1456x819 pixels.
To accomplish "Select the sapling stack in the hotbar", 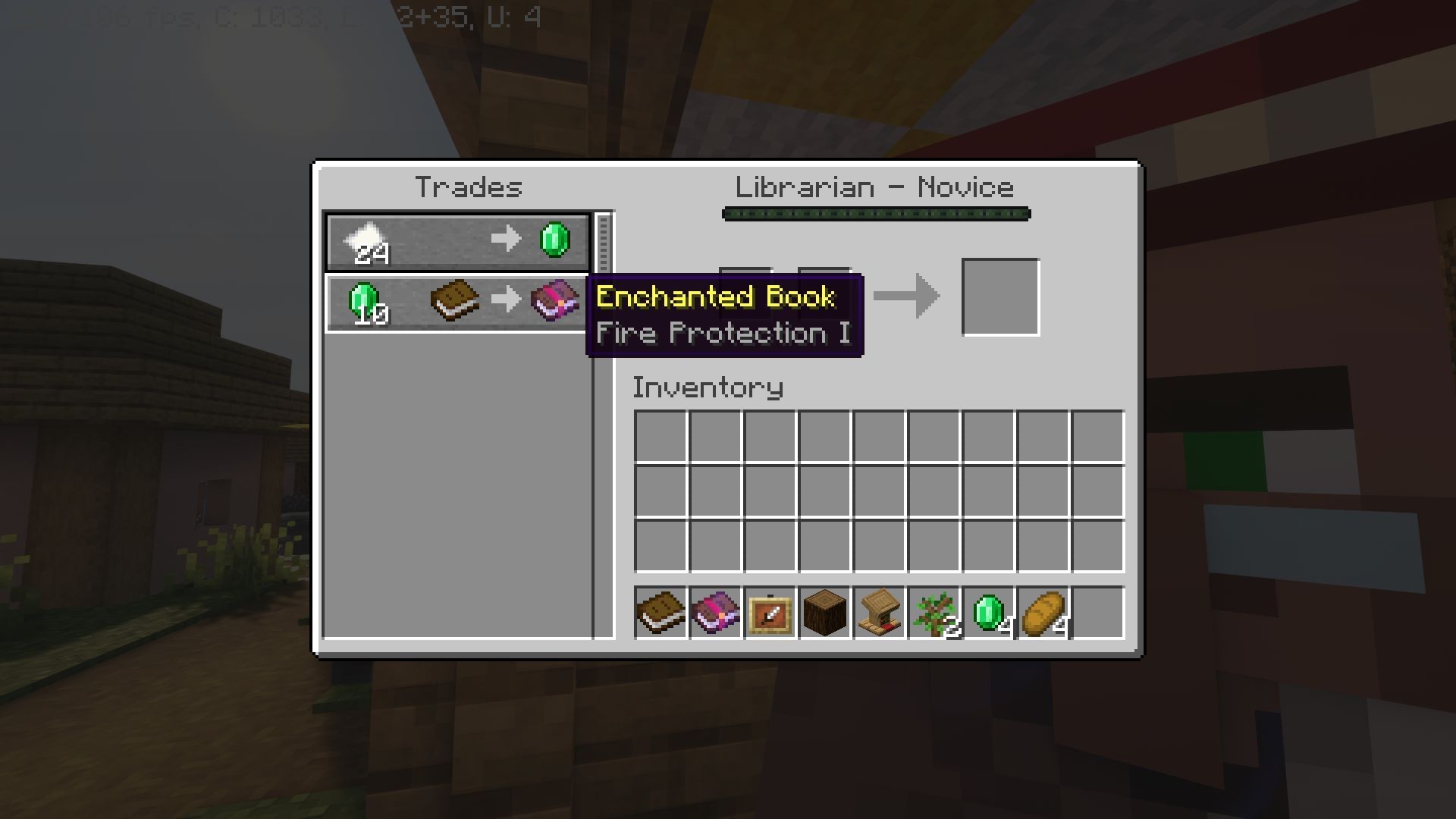I will [x=934, y=614].
